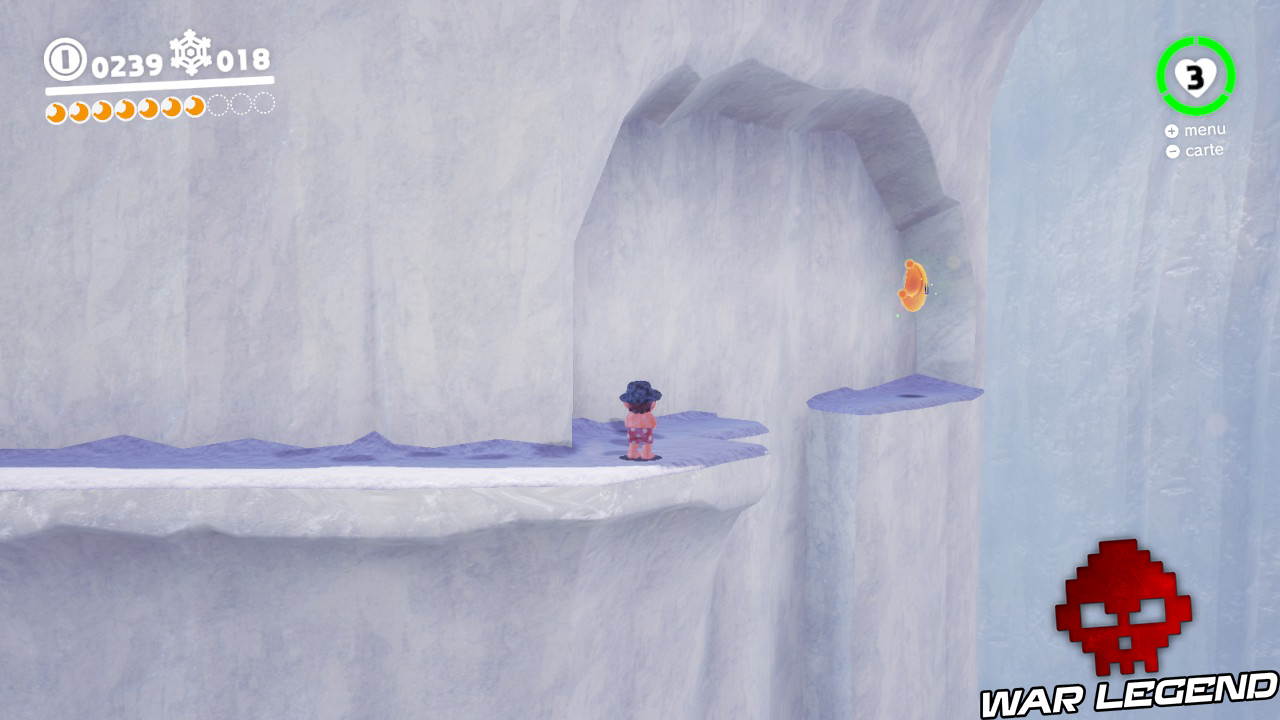Click the first empty dotted moon circle

tap(219, 106)
